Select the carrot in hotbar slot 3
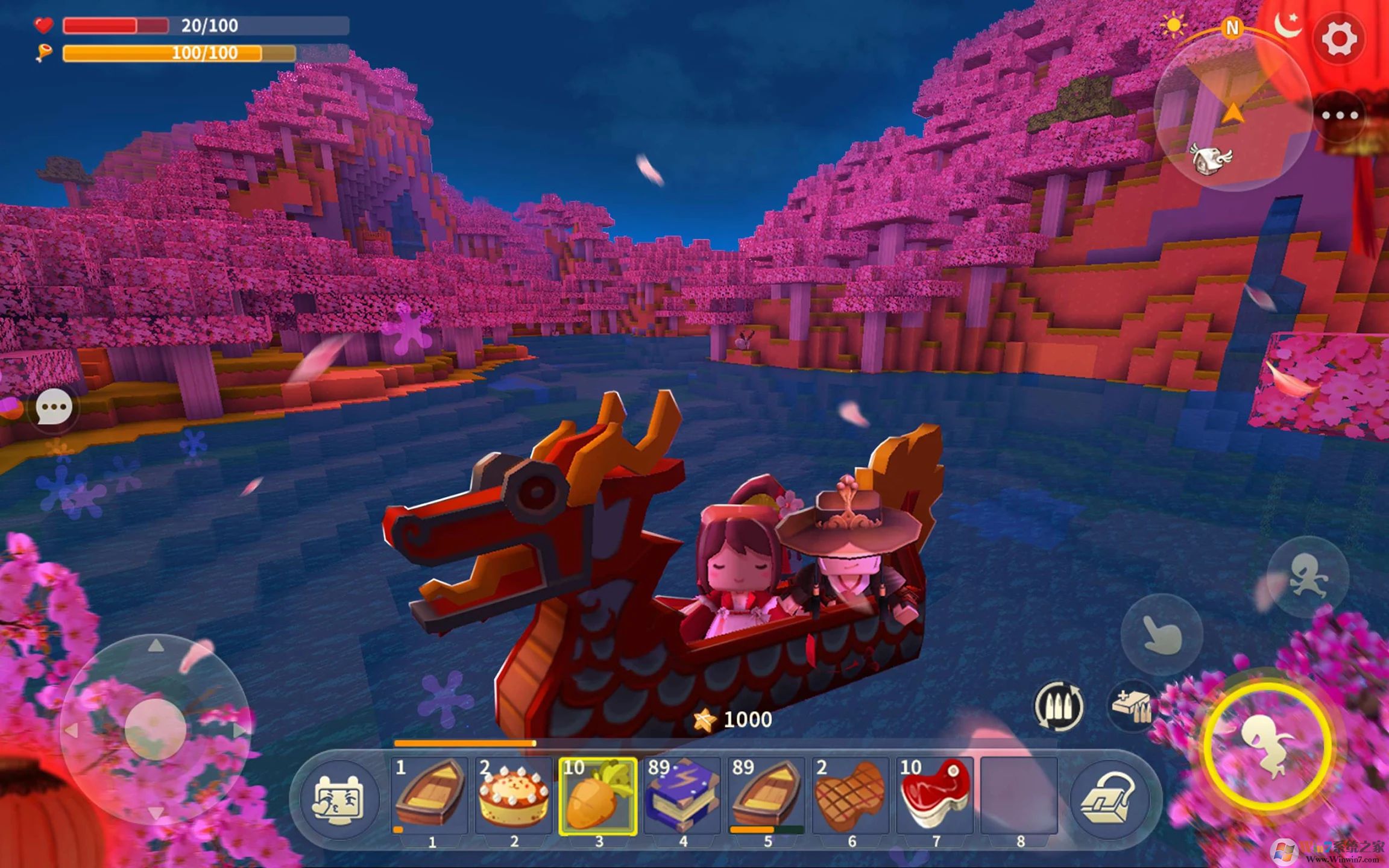1389x868 pixels. point(598,794)
